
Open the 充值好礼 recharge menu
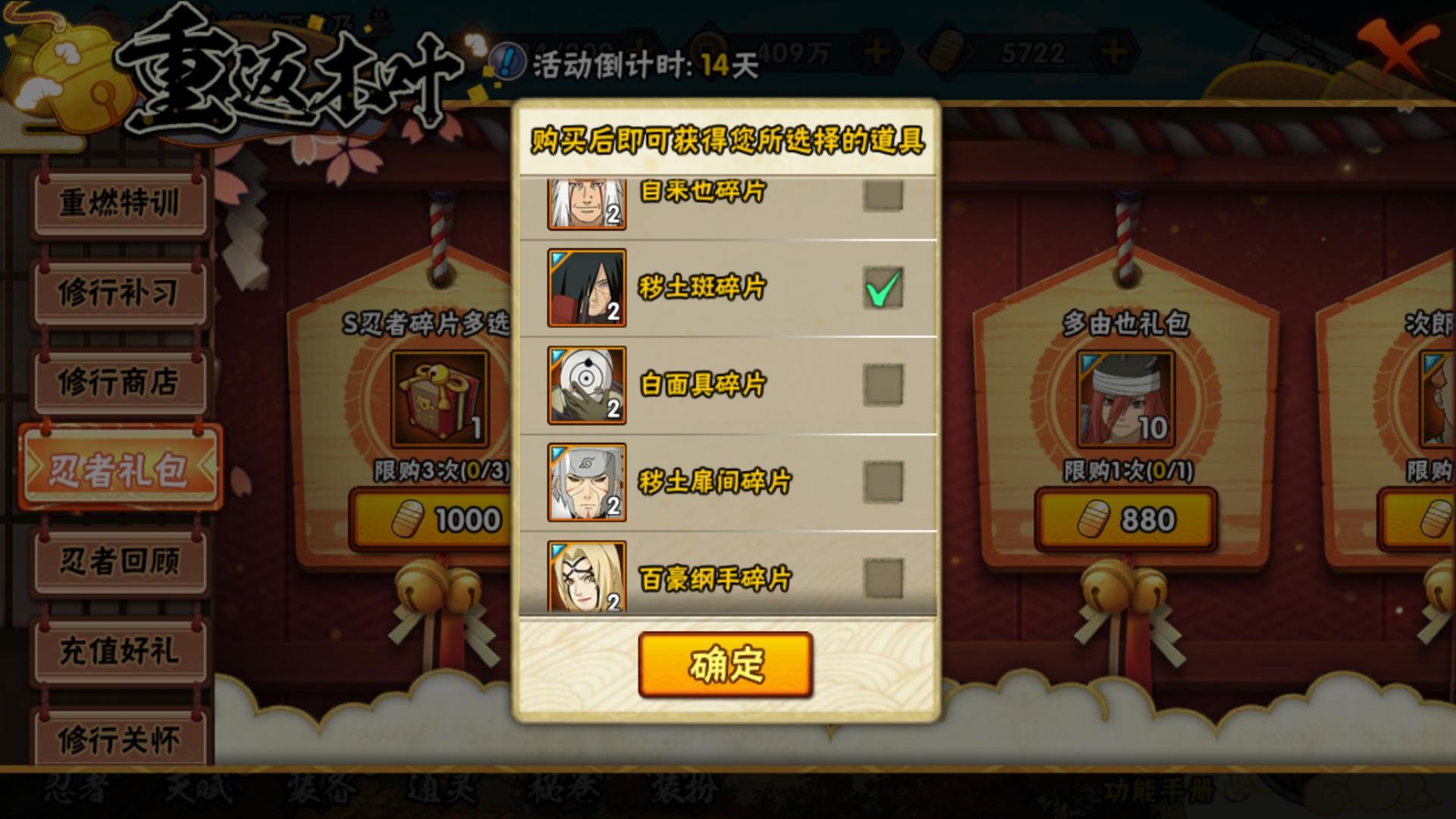coord(119,648)
